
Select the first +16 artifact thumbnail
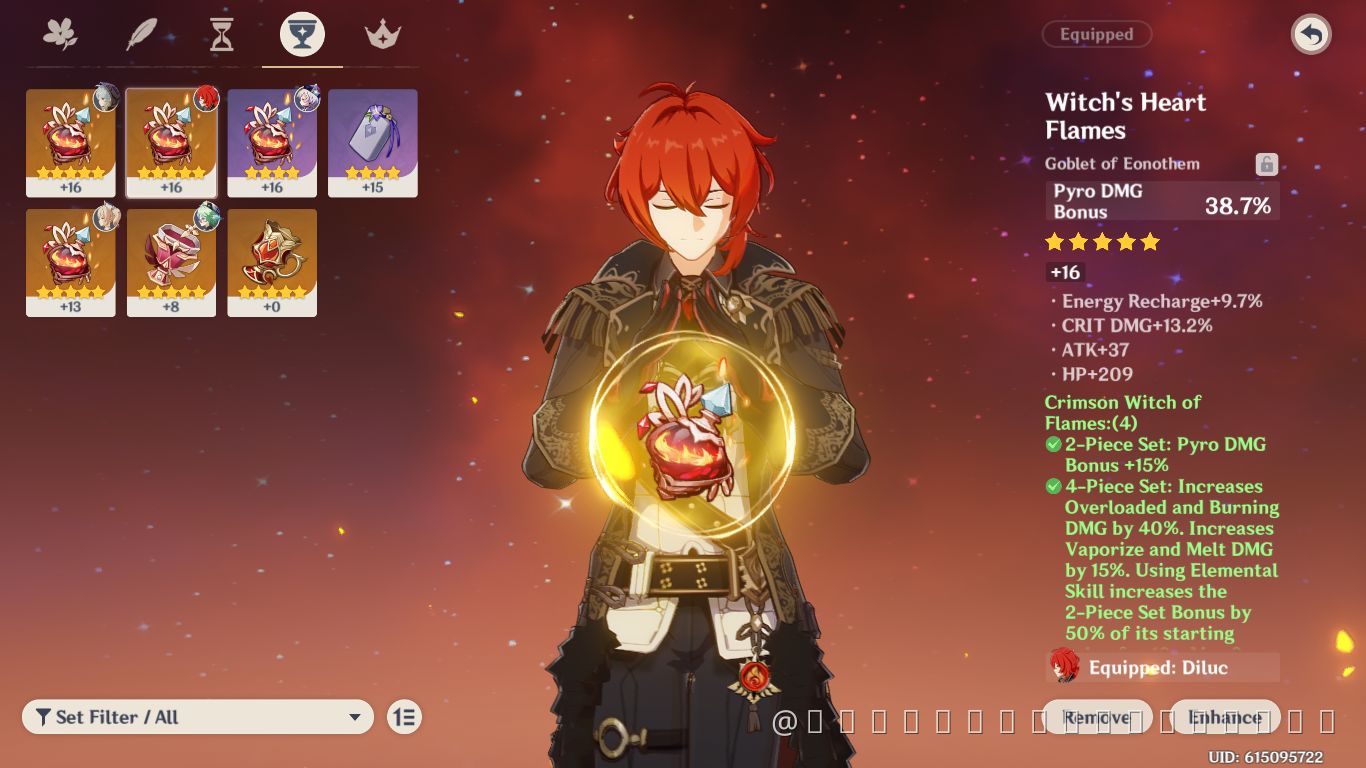(71, 142)
